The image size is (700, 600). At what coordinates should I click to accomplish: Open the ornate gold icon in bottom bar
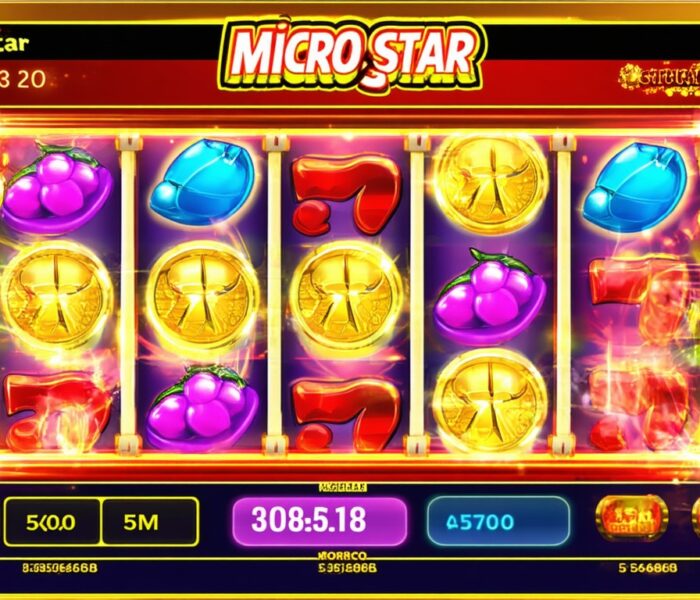(x=631, y=518)
